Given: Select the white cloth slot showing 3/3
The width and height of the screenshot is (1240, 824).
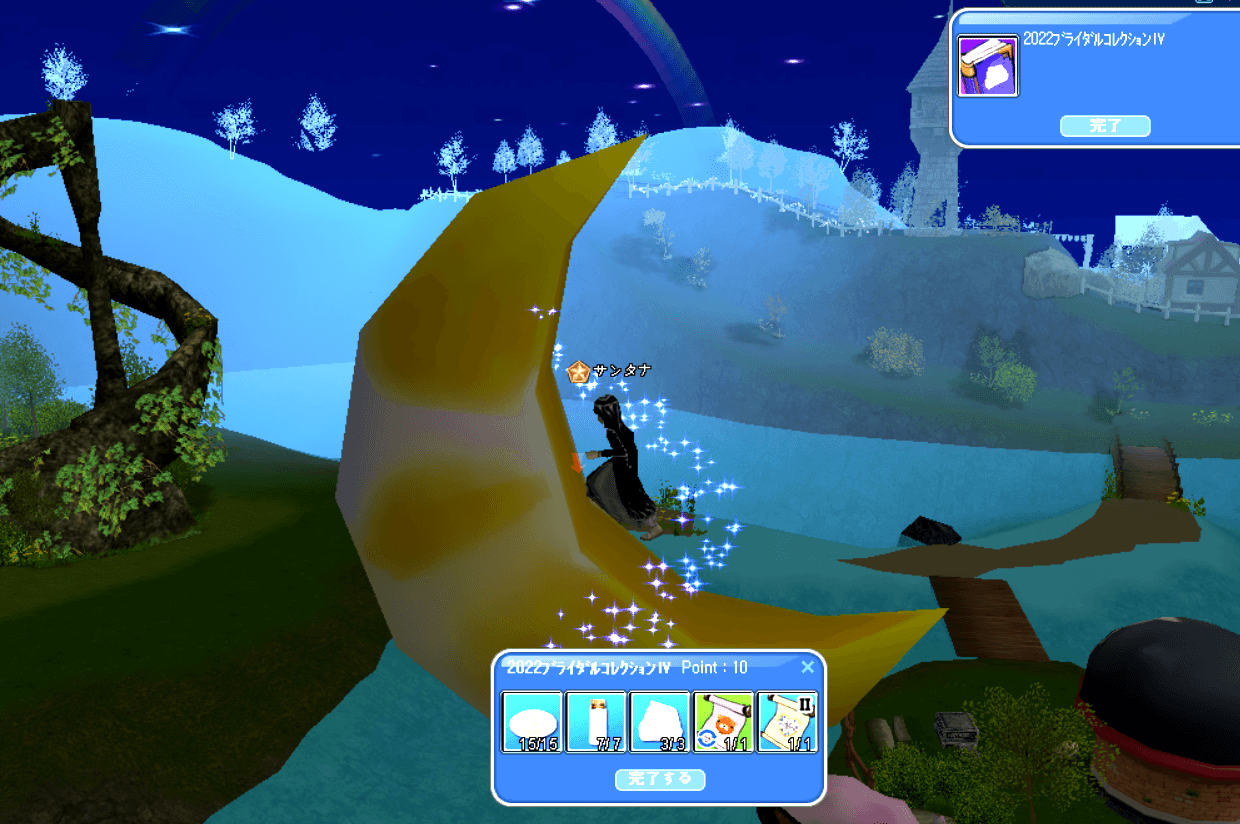Looking at the screenshot, I should [x=660, y=721].
